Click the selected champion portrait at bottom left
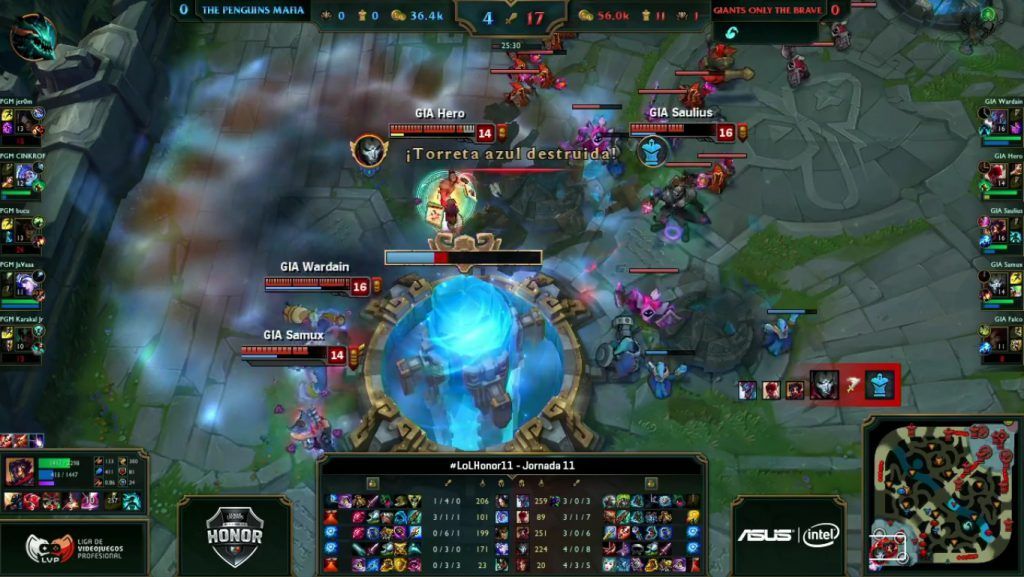This screenshot has width=1024, height=577. (18, 472)
